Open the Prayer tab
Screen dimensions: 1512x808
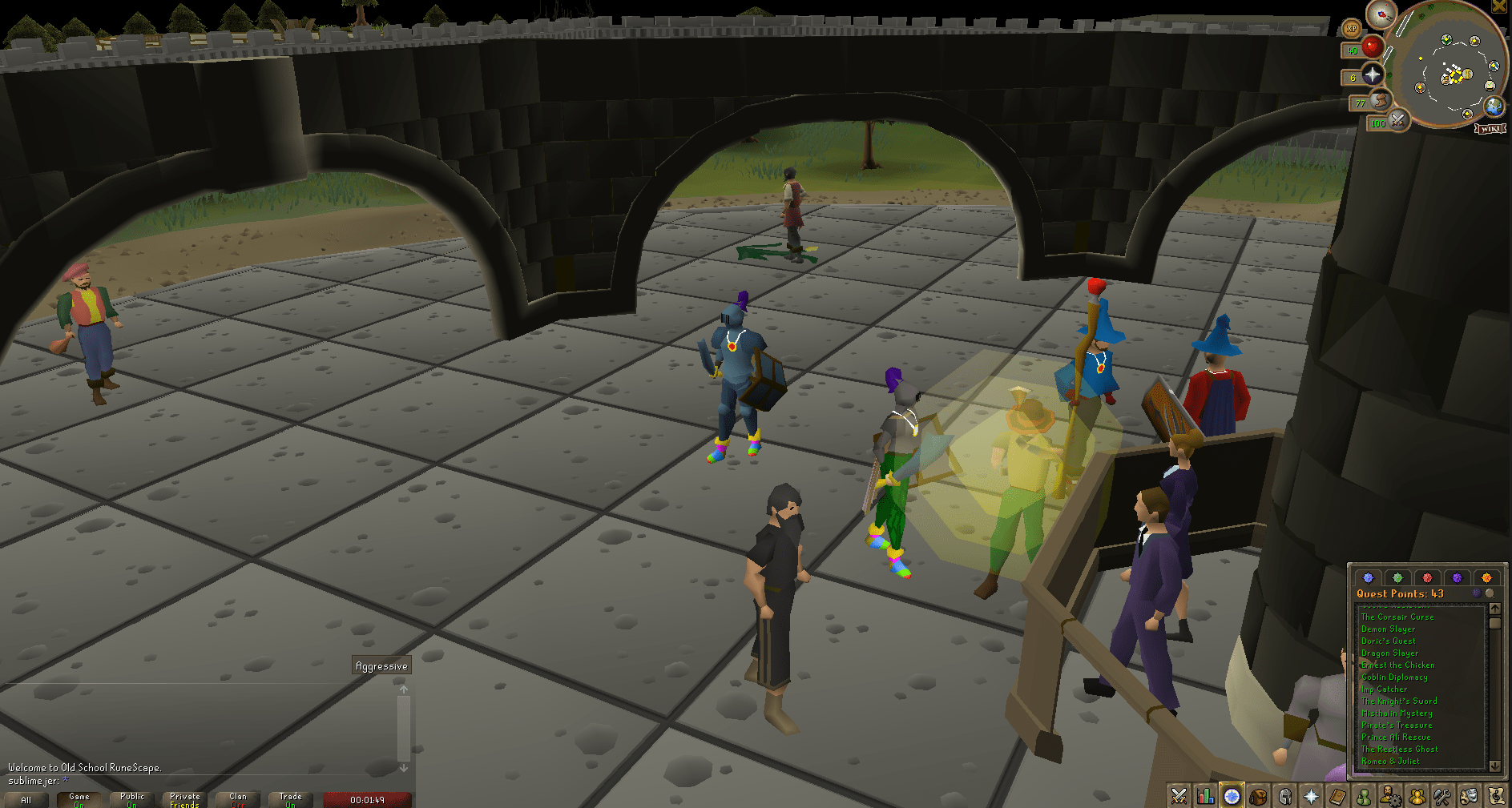(1310, 796)
